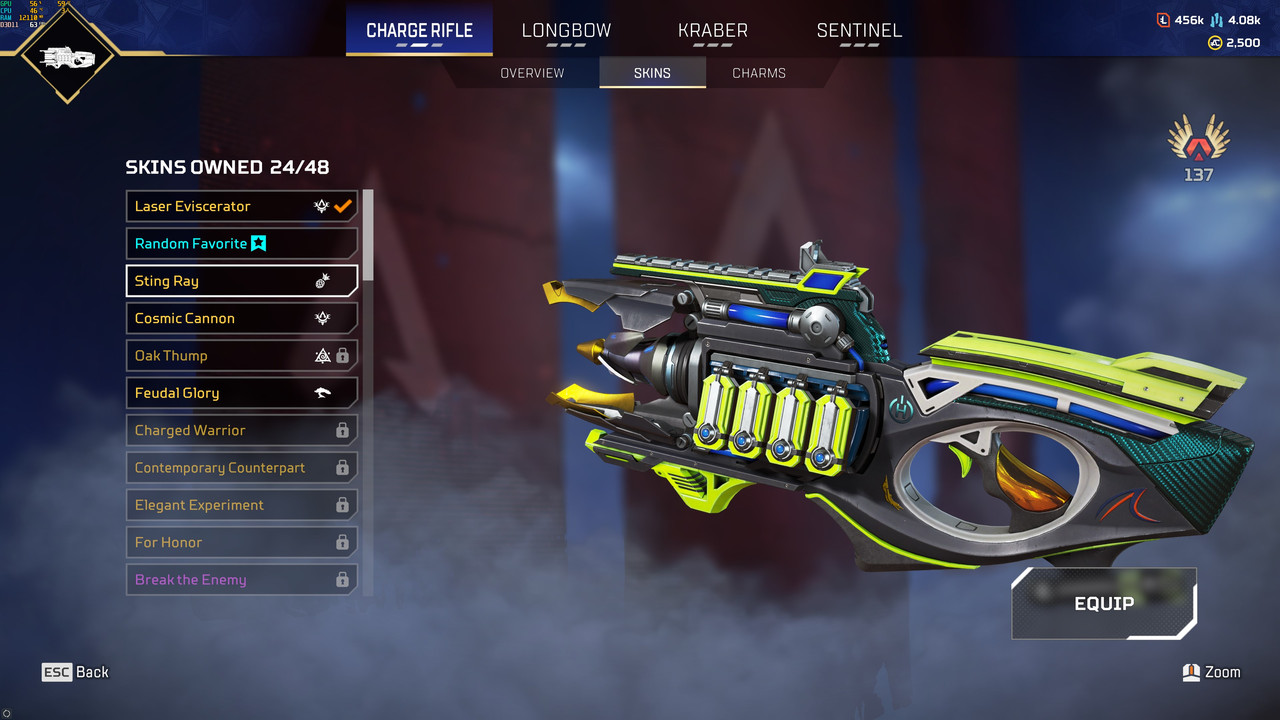Show the Charge Rifle tab

pos(419,30)
